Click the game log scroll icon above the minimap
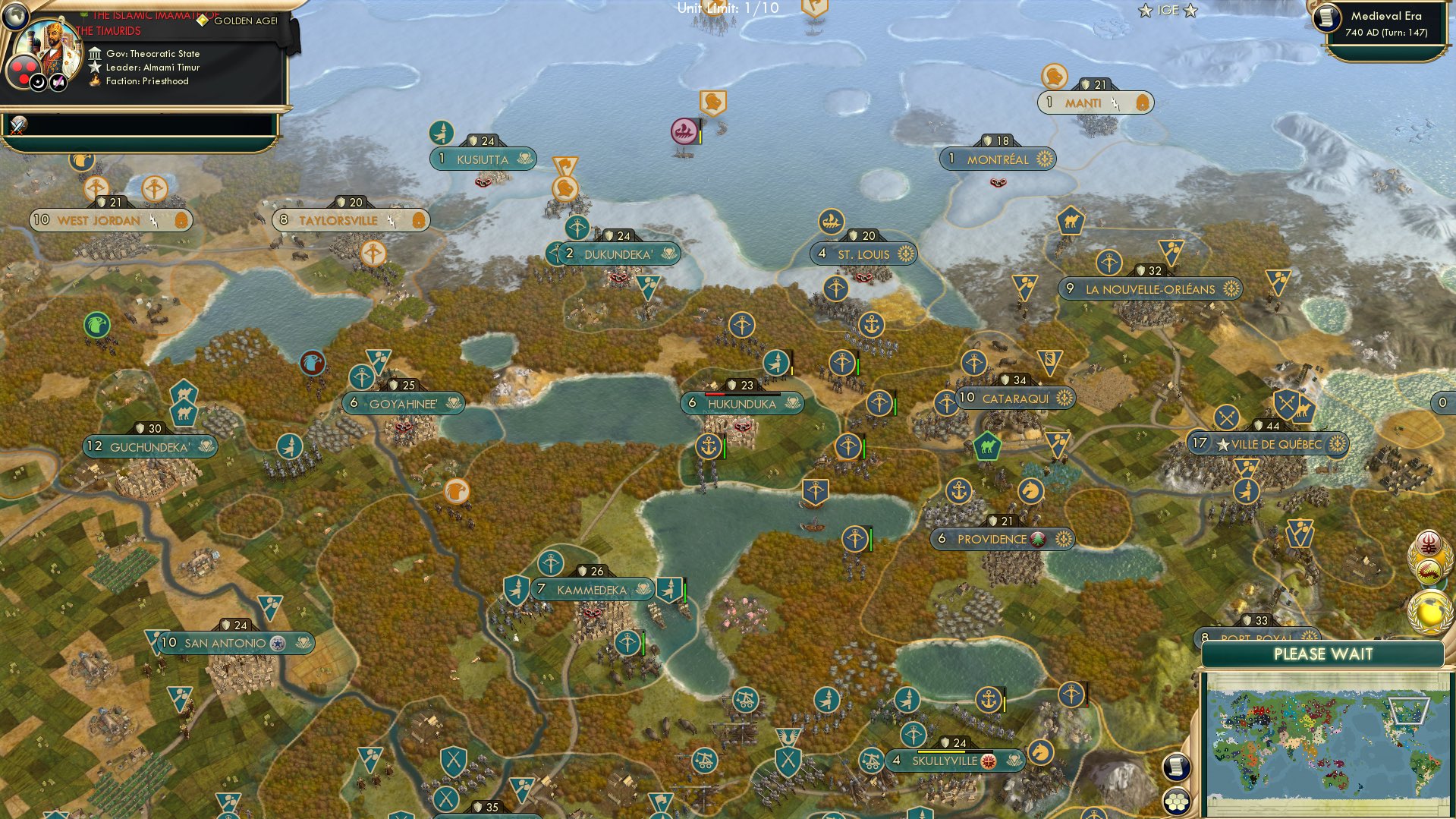The height and width of the screenshot is (819, 1456). click(1176, 767)
